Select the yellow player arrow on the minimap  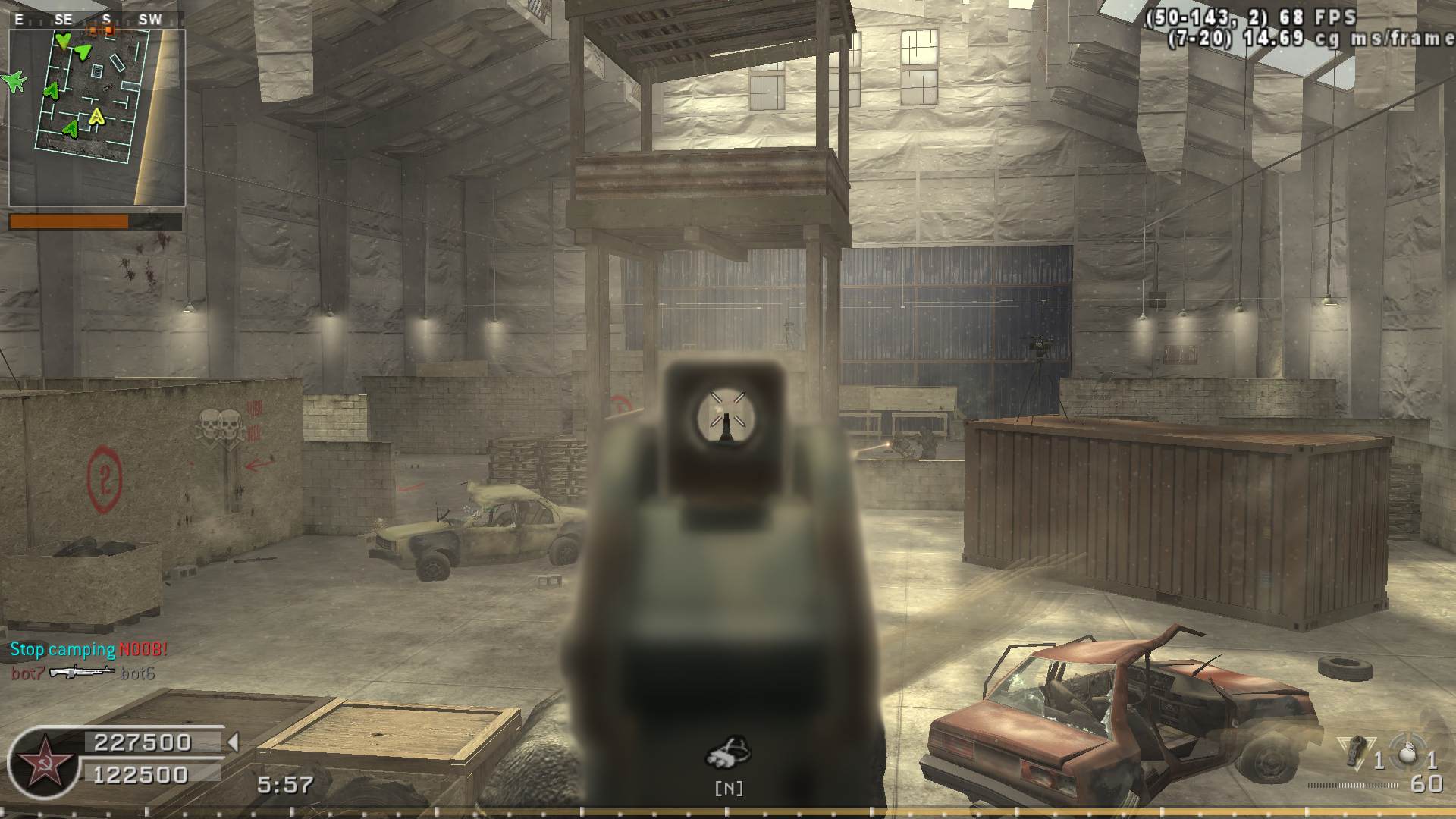96,116
